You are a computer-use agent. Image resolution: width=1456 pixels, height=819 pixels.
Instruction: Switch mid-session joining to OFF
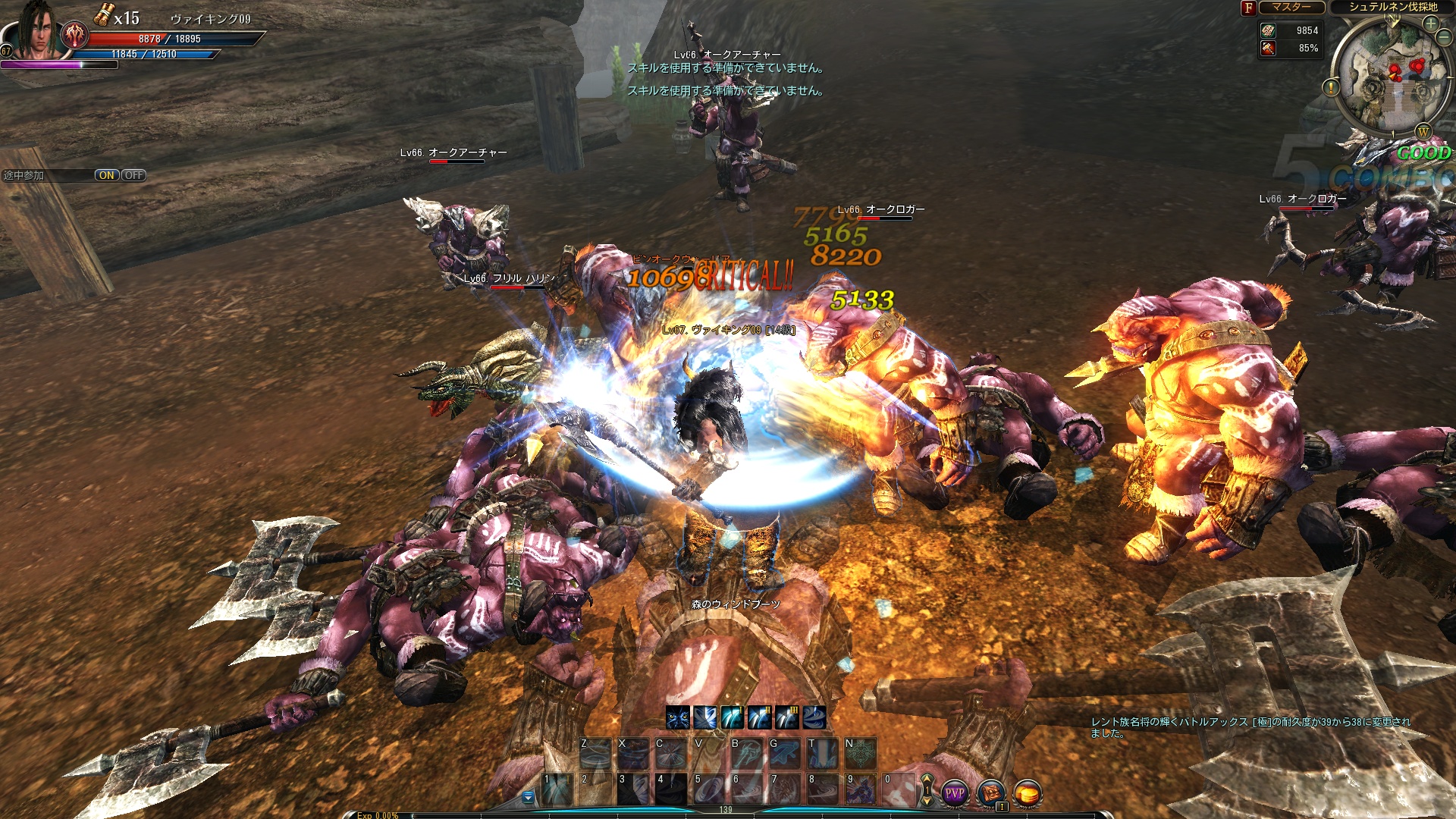pyautogui.click(x=134, y=175)
